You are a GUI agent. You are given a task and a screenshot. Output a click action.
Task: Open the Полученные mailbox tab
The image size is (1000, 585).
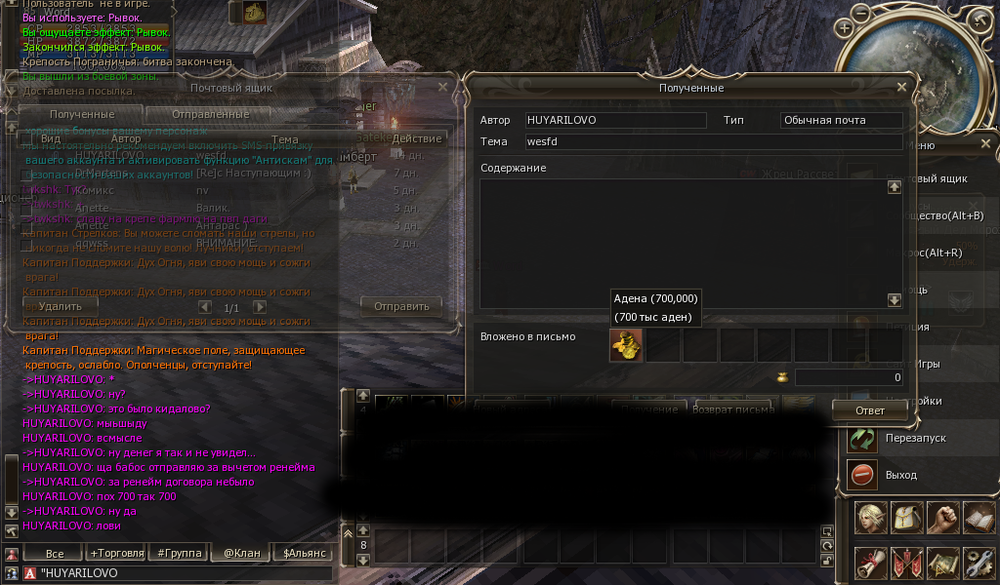82,114
